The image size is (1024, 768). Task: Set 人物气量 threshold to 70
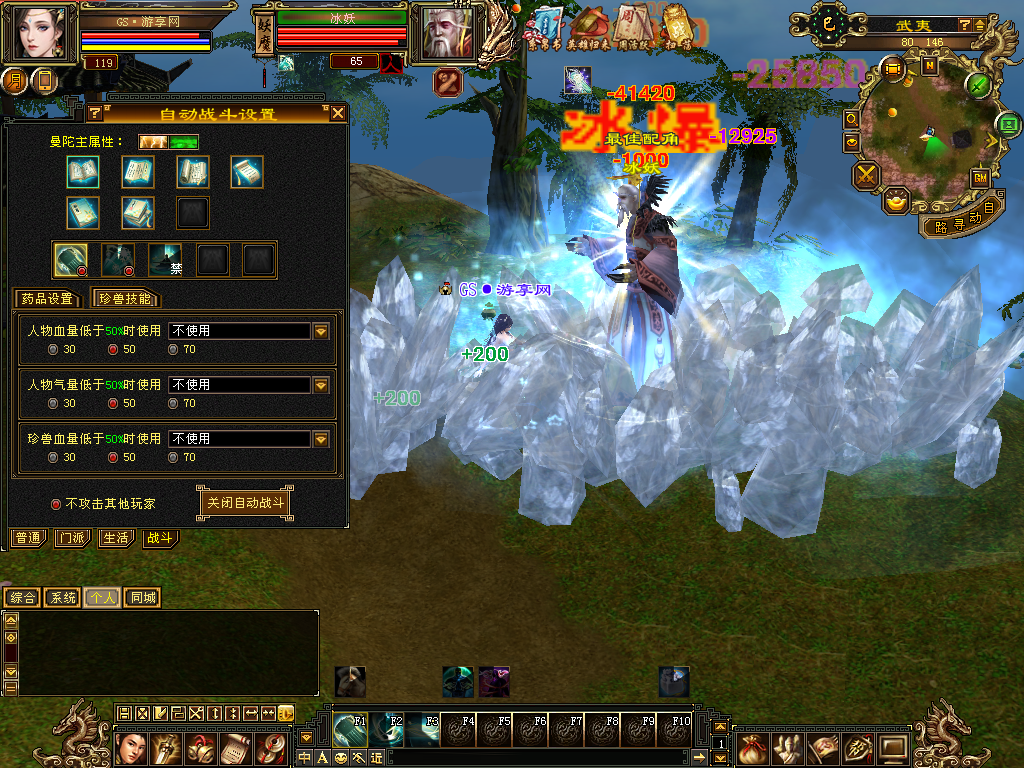click(173, 403)
